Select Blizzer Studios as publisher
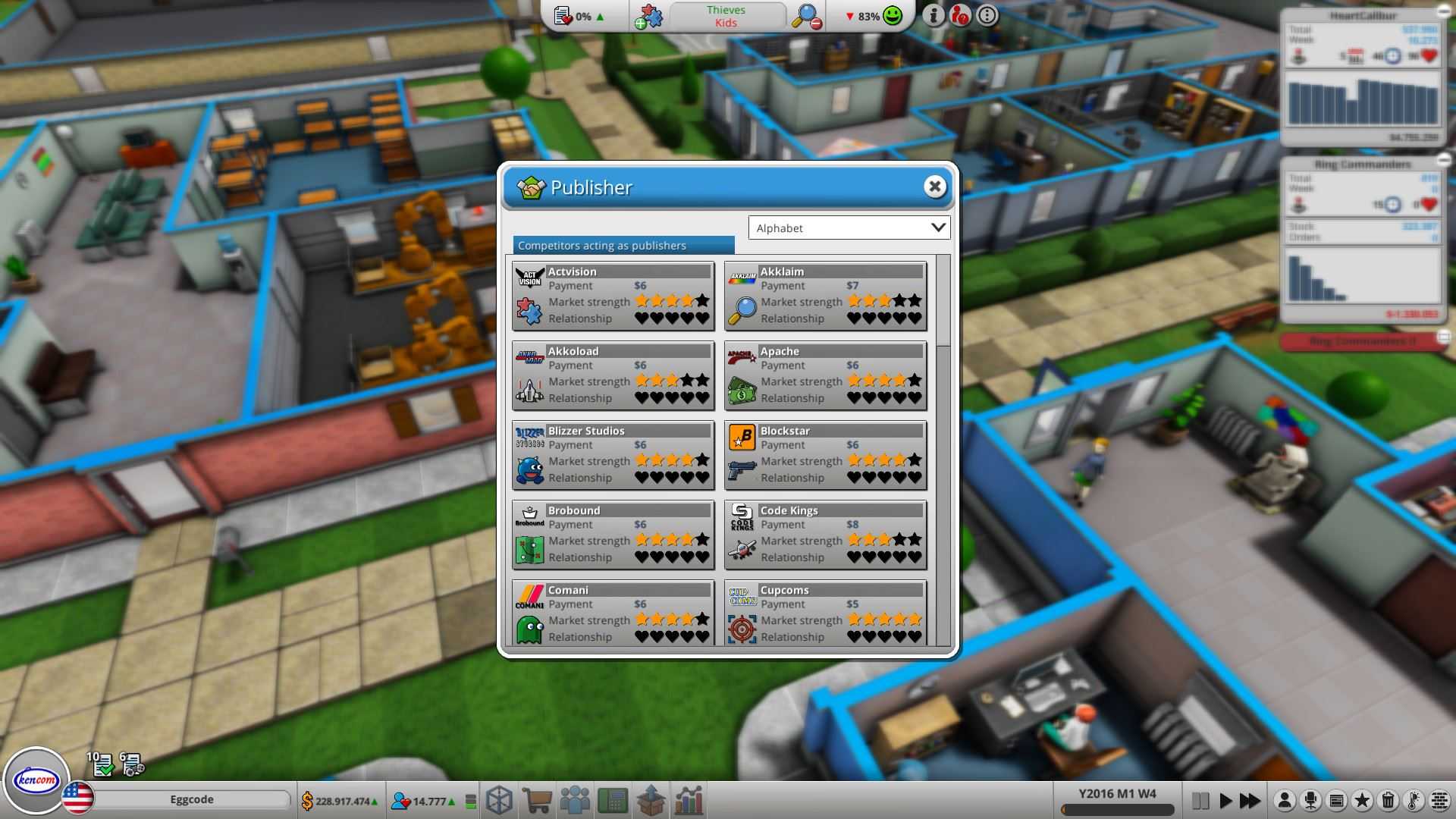The image size is (1456, 819). tap(612, 455)
